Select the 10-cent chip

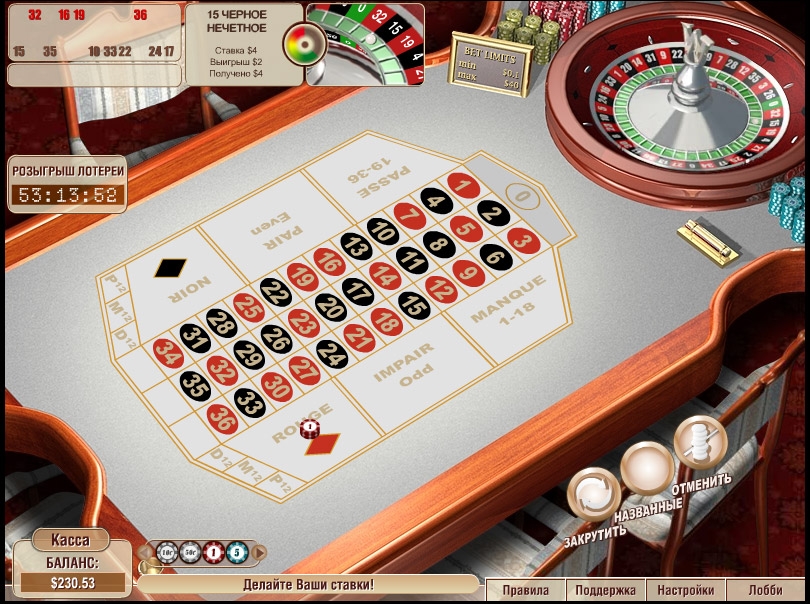(x=167, y=551)
